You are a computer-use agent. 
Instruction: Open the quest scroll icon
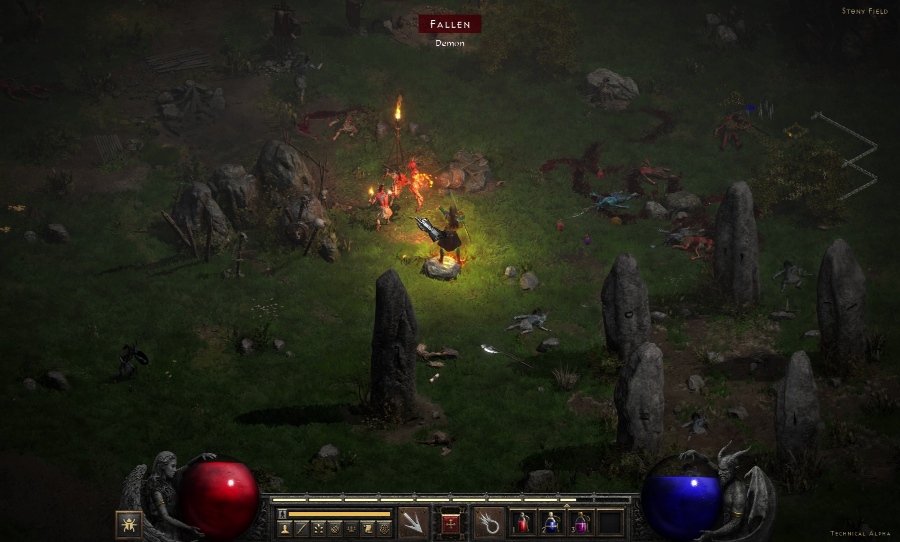367,528
